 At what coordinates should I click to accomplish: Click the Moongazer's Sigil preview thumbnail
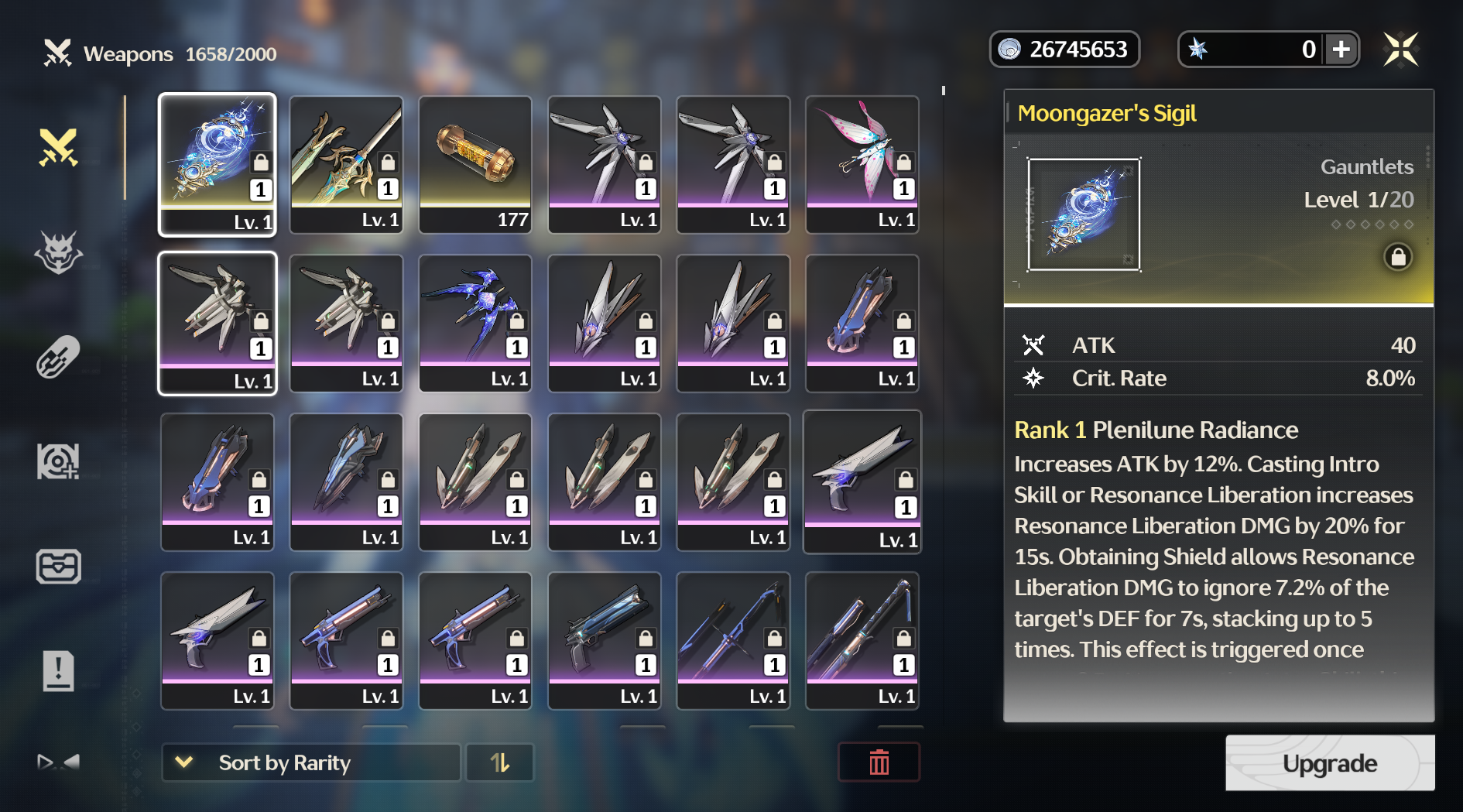click(1084, 214)
